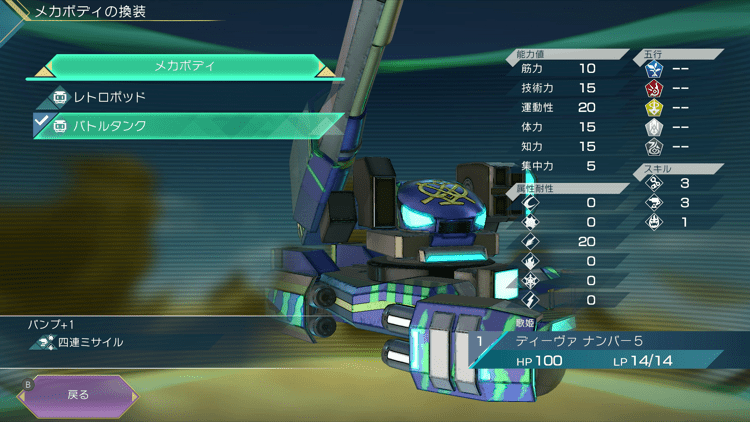Click the 戻る back button
The image size is (750, 422).
[x=78, y=394]
